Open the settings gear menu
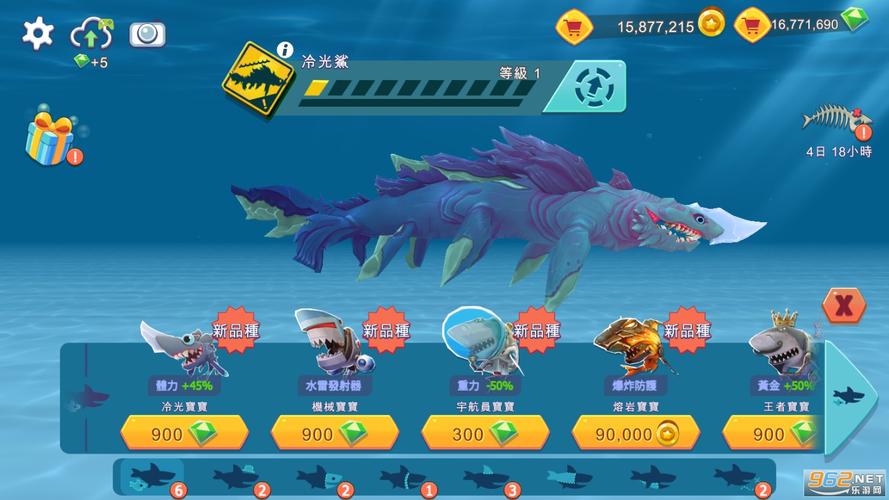The height and width of the screenshot is (500, 889). 38,34
